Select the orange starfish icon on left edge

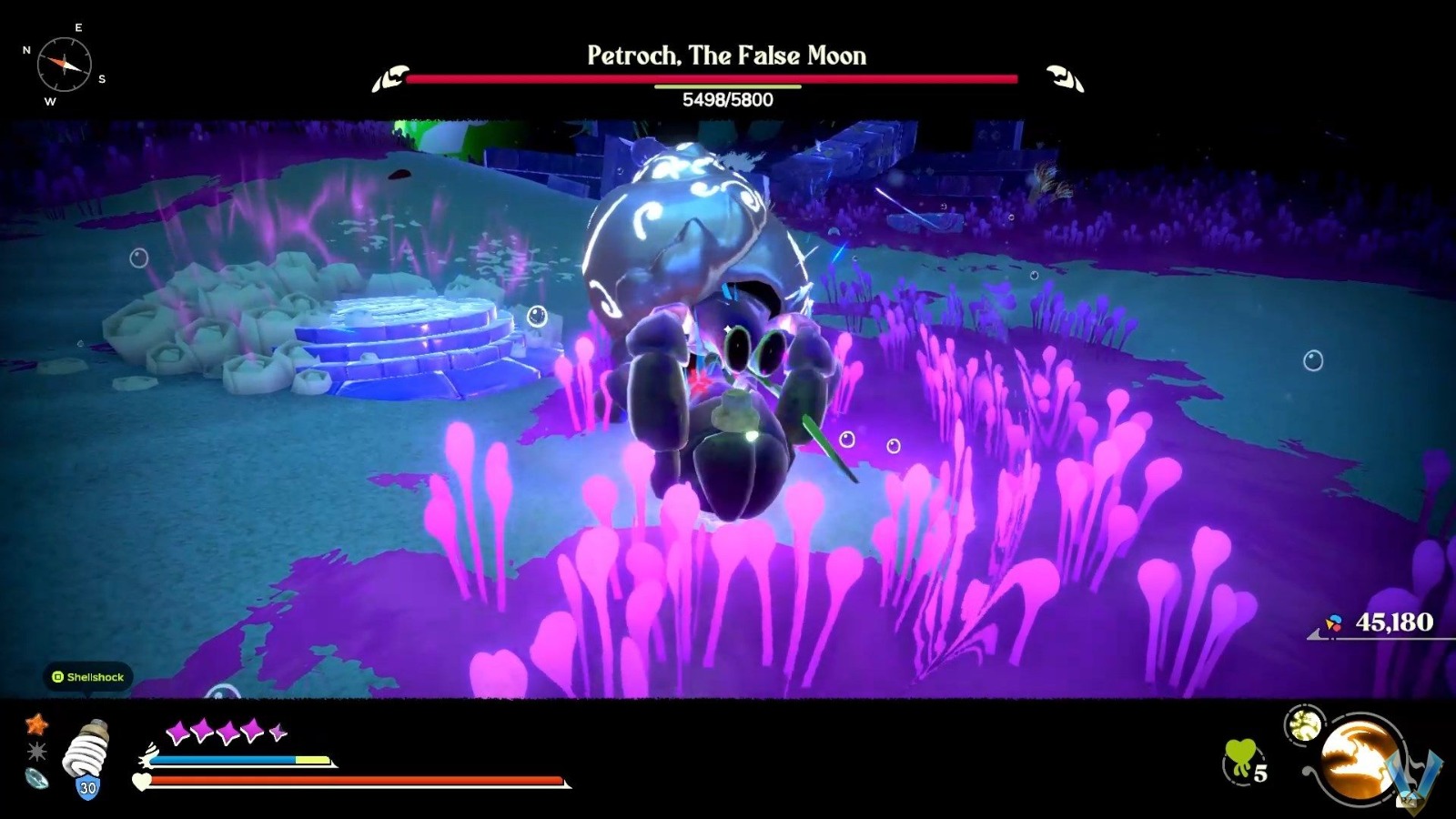[36, 724]
